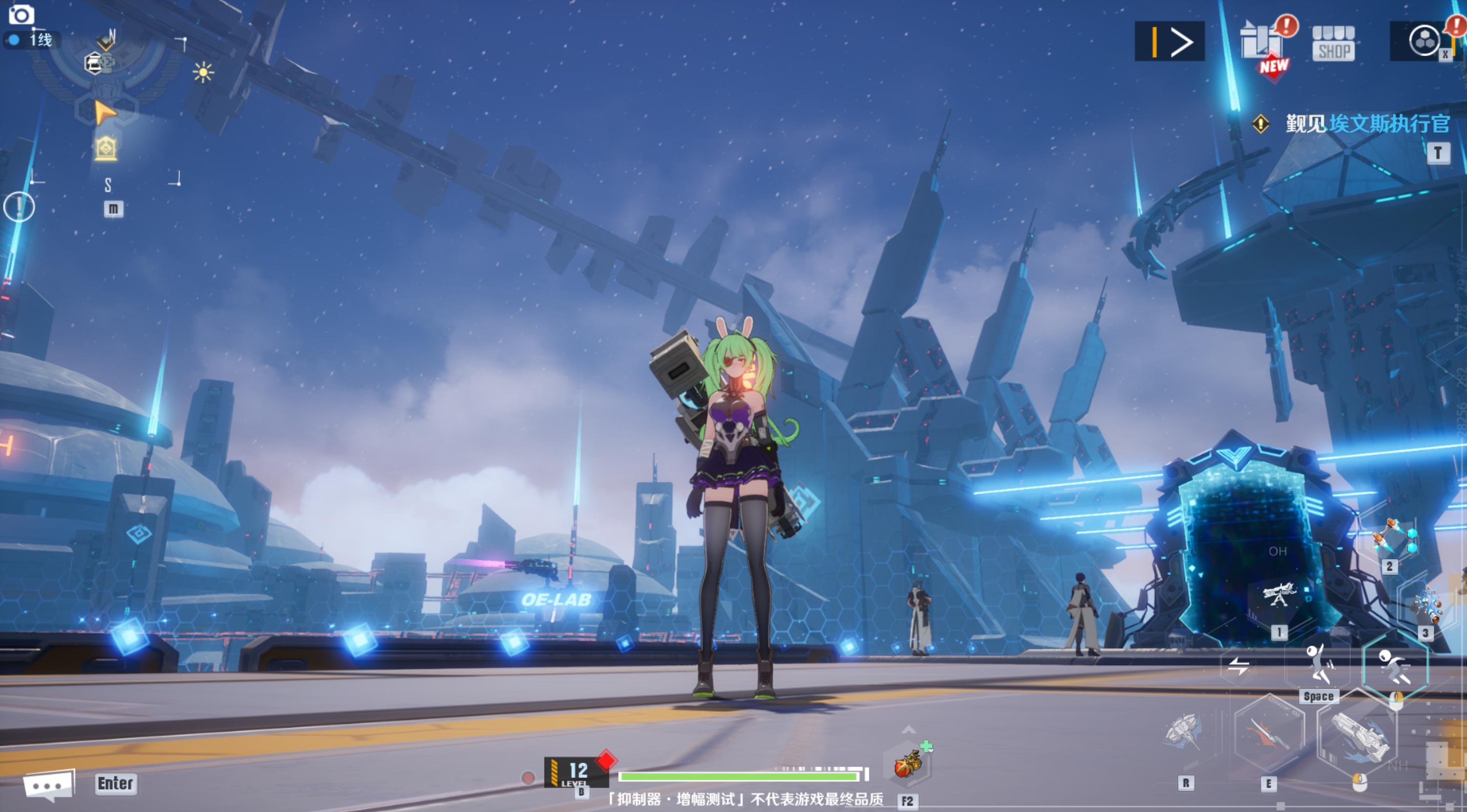Switch the channel via the 1线 selector
Screen dimensions: 1467x812
tap(33, 40)
